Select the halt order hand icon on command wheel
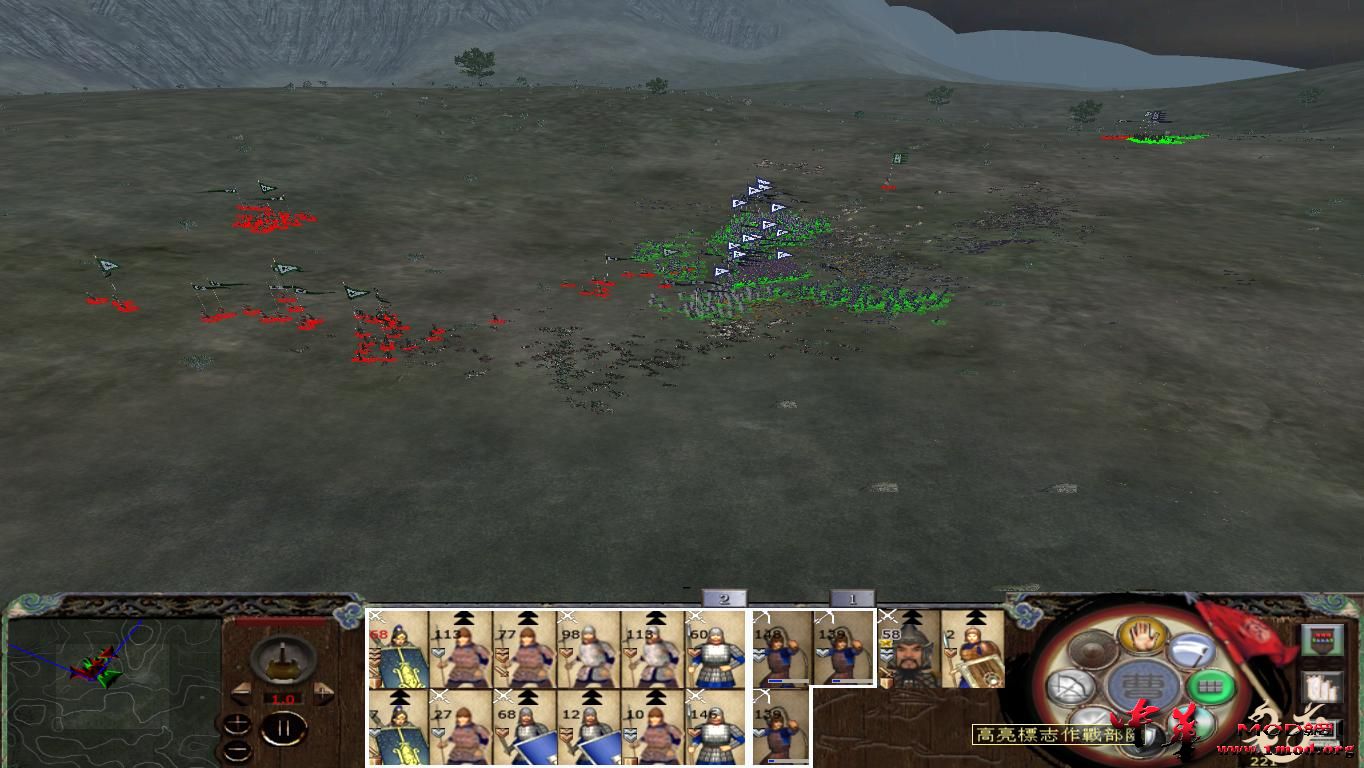Viewport: 1364px width, 768px height. point(1143,637)
